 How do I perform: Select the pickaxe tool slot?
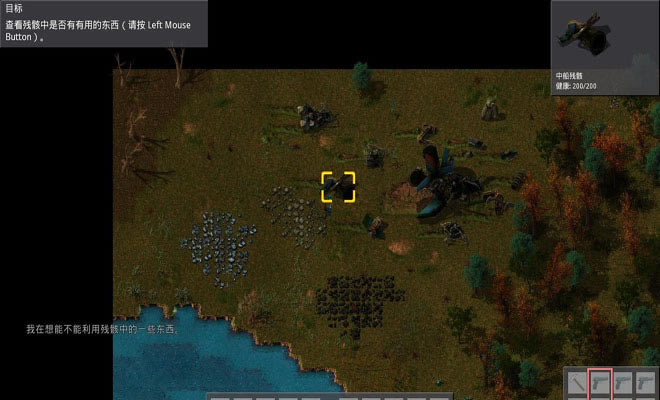[x=577, y=383]
